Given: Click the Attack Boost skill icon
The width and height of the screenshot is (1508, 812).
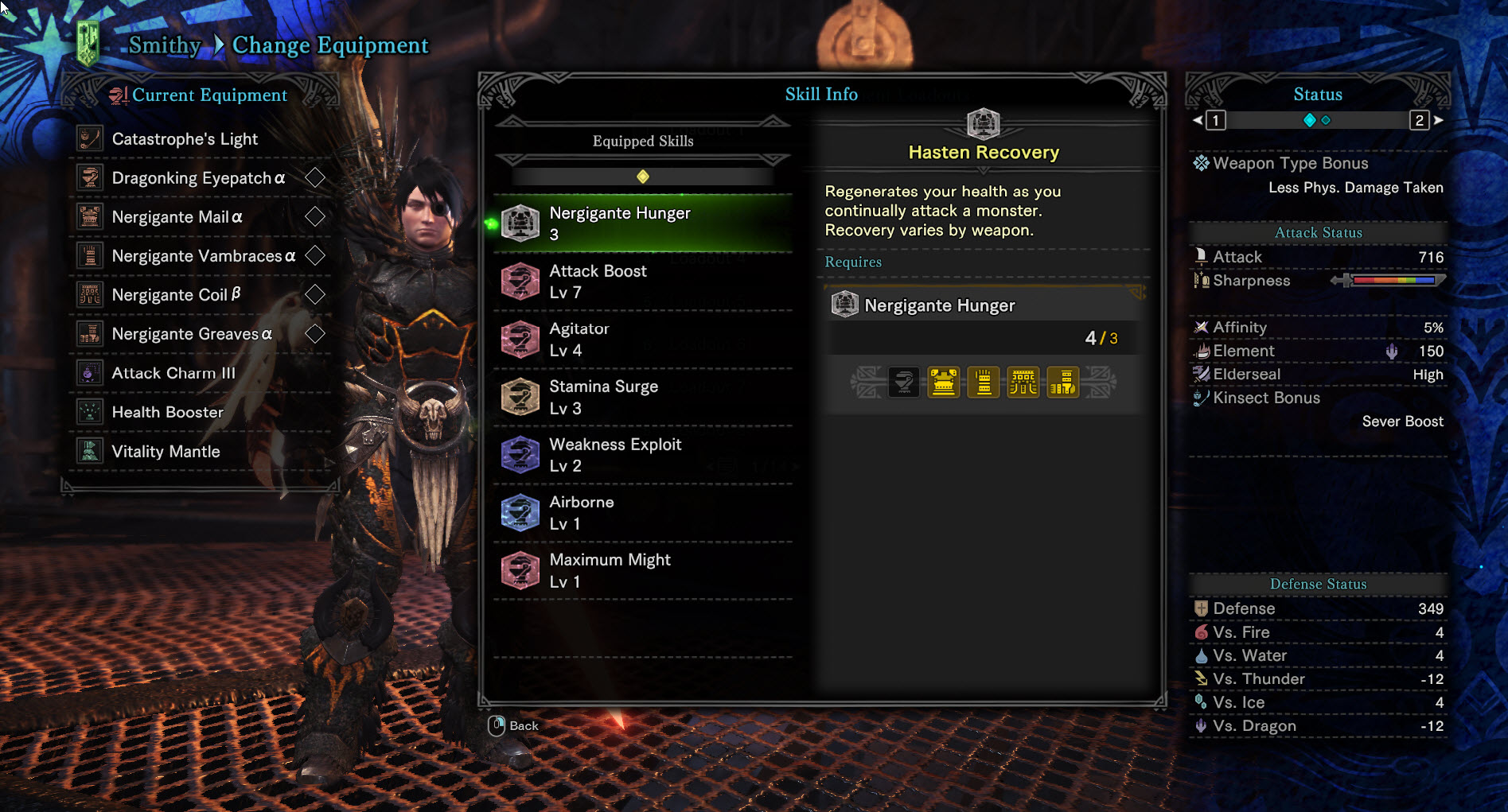Looking at the screenshot, I should coord(521,281).
